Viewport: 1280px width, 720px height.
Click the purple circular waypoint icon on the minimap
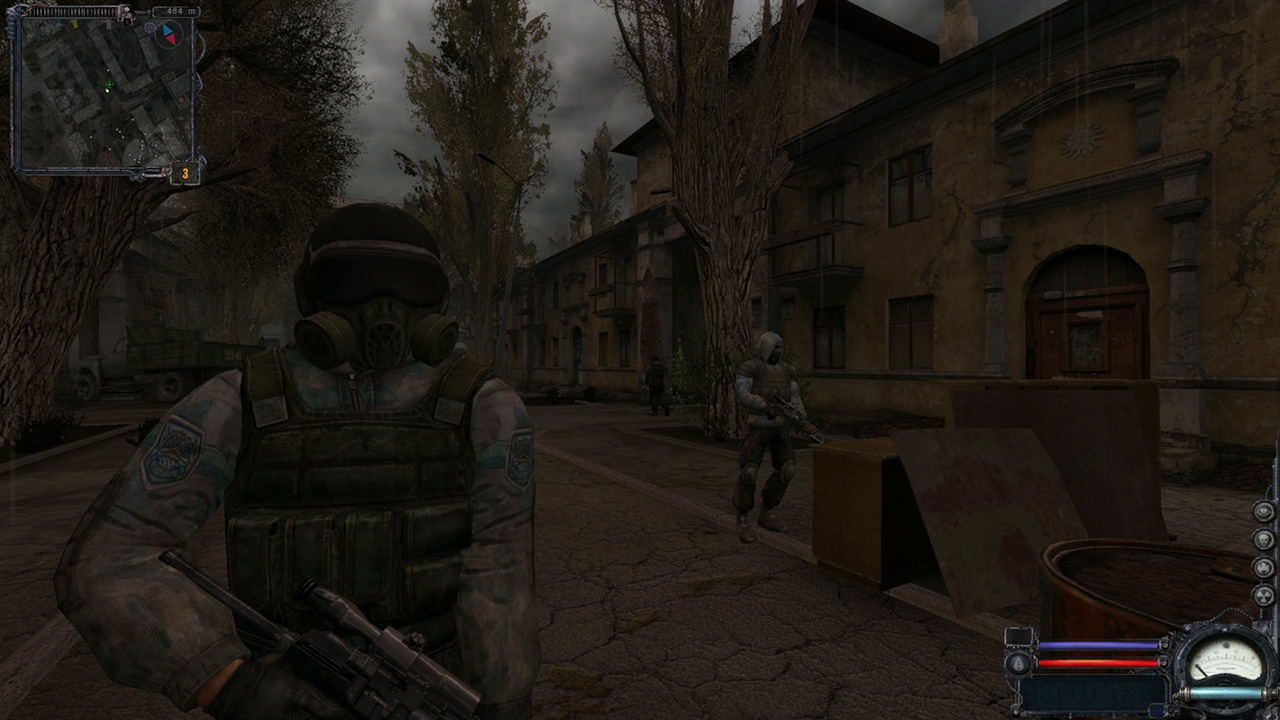pyautogui.click(x=149, y=28)
